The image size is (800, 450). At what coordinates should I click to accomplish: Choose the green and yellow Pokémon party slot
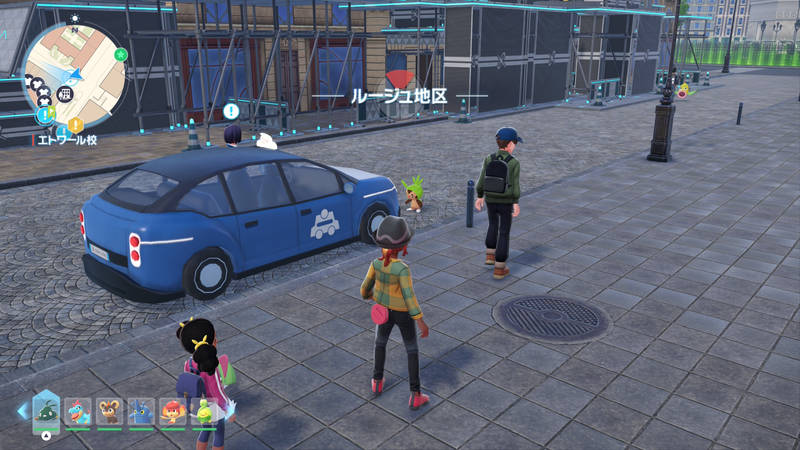(204, 412)
